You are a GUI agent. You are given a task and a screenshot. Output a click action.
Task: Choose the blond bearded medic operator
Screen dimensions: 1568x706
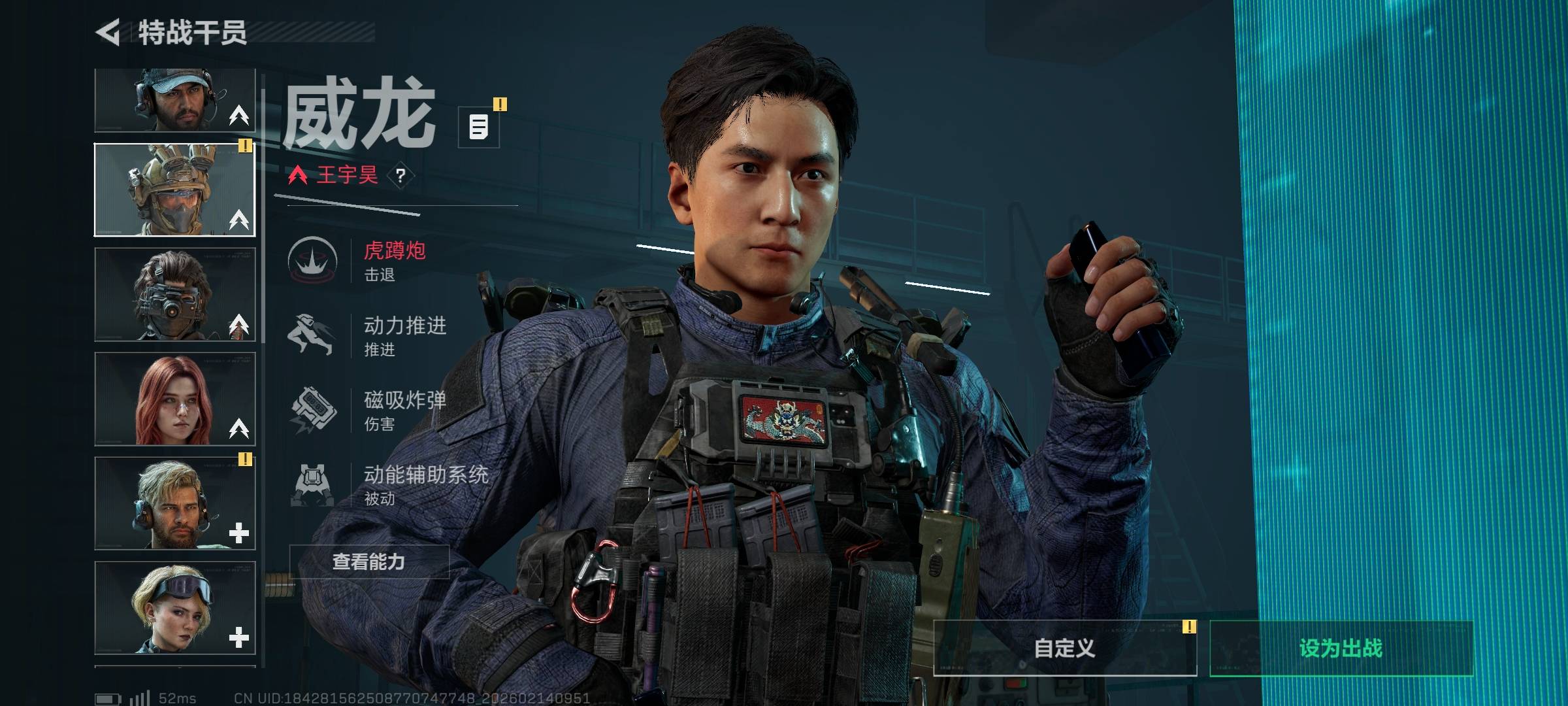pos(174,503)
